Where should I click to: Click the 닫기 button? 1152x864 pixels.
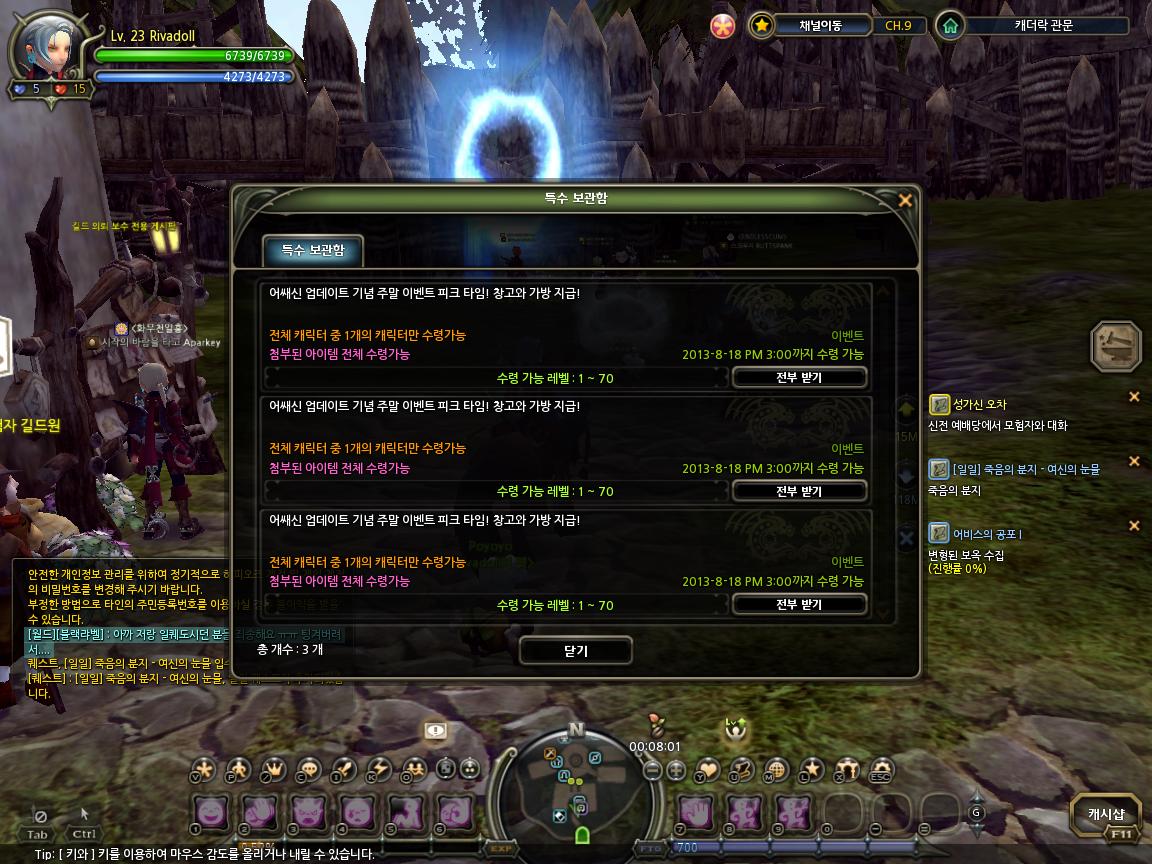[575, 651]
